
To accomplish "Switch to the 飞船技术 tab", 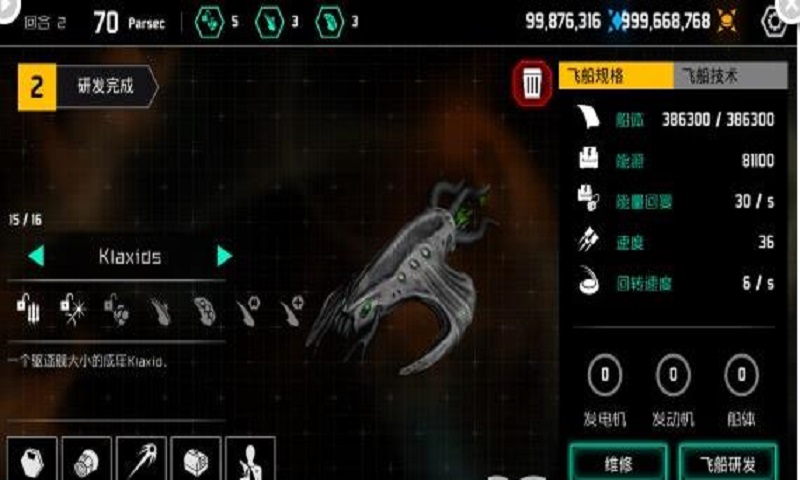I will coord(716,75).
